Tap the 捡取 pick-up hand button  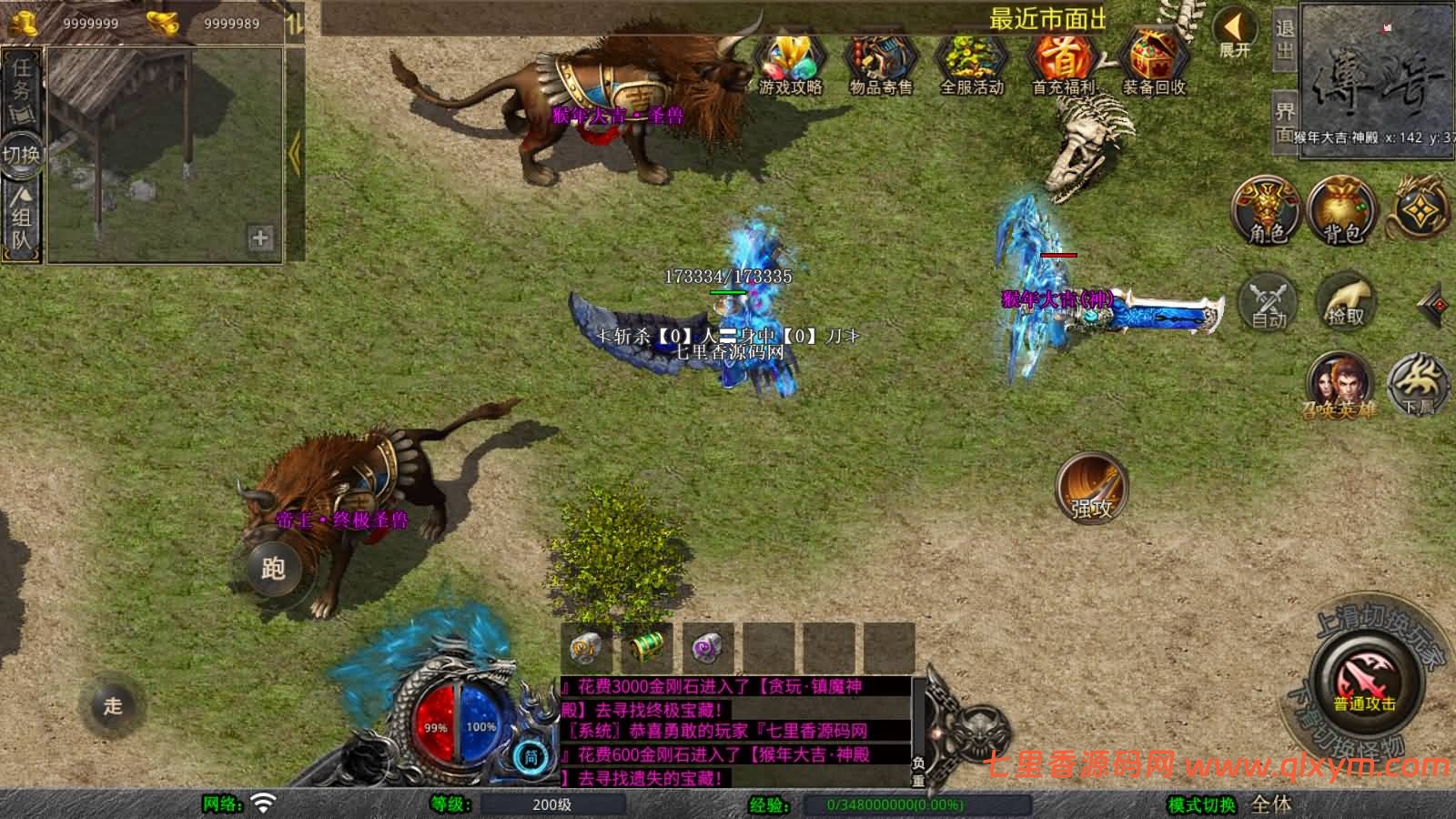coord(1347,301)
